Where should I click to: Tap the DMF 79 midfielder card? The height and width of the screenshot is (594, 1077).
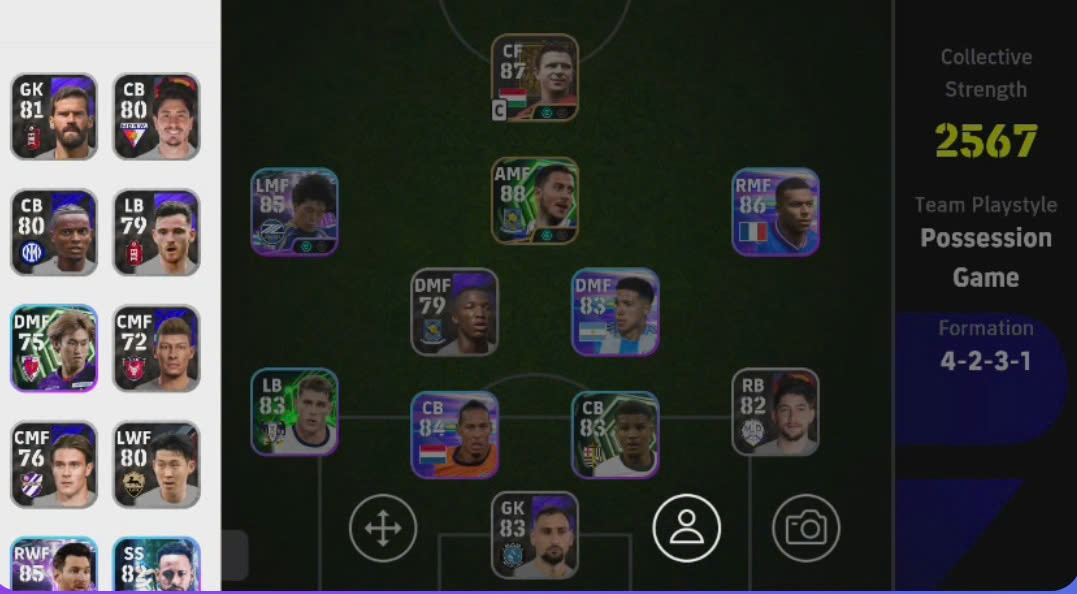(x=454, y=312)
